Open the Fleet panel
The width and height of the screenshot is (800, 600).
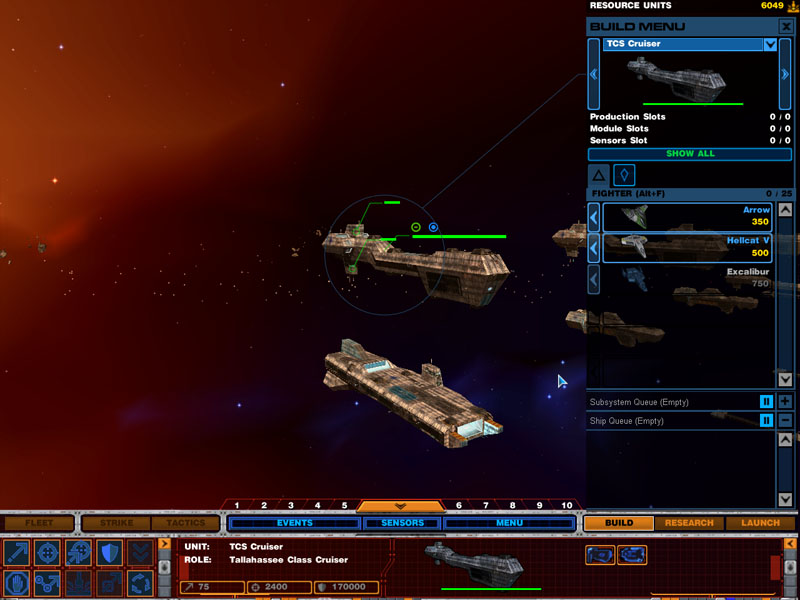point(39,523)
